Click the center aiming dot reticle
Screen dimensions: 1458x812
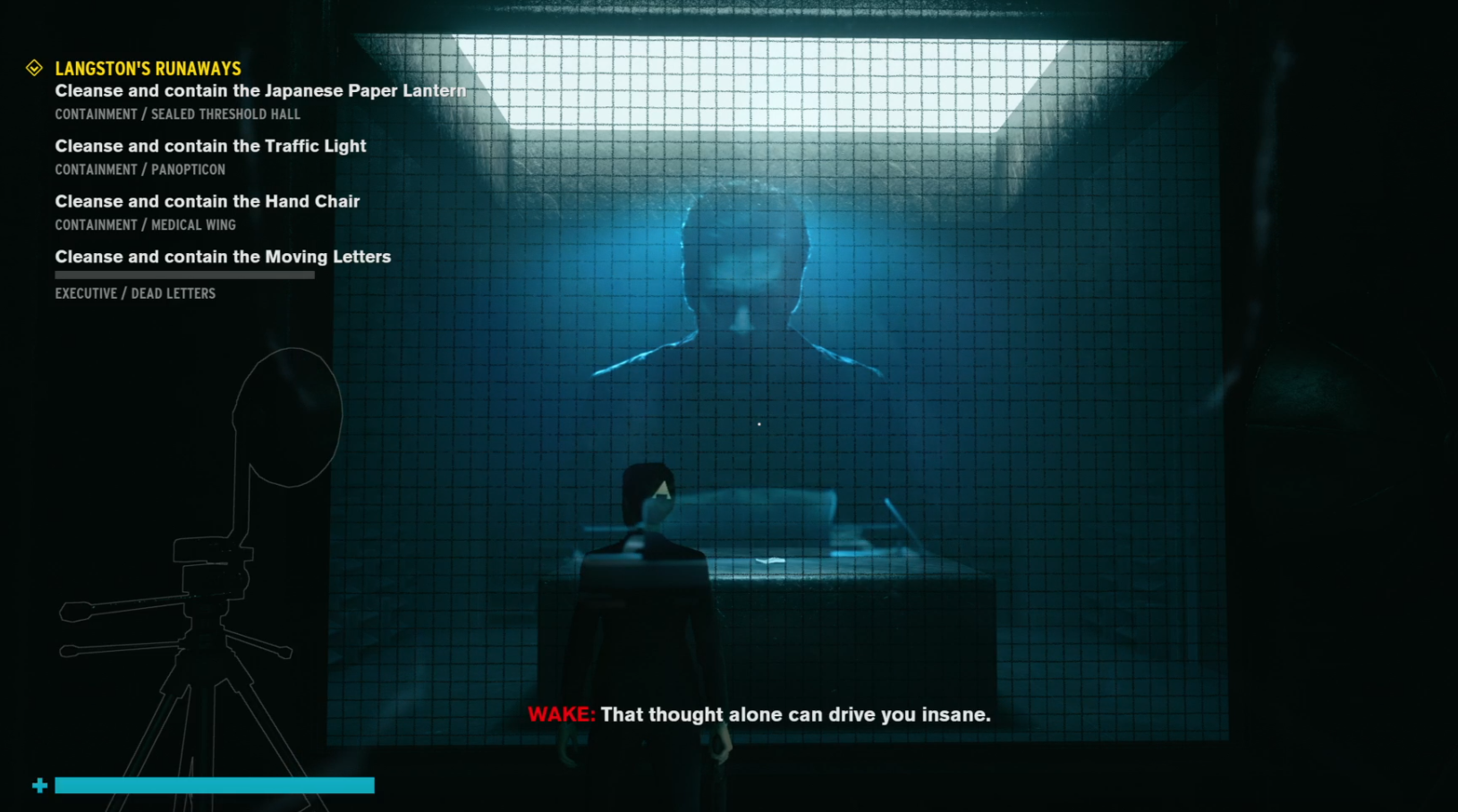click(x=759, y=423)
